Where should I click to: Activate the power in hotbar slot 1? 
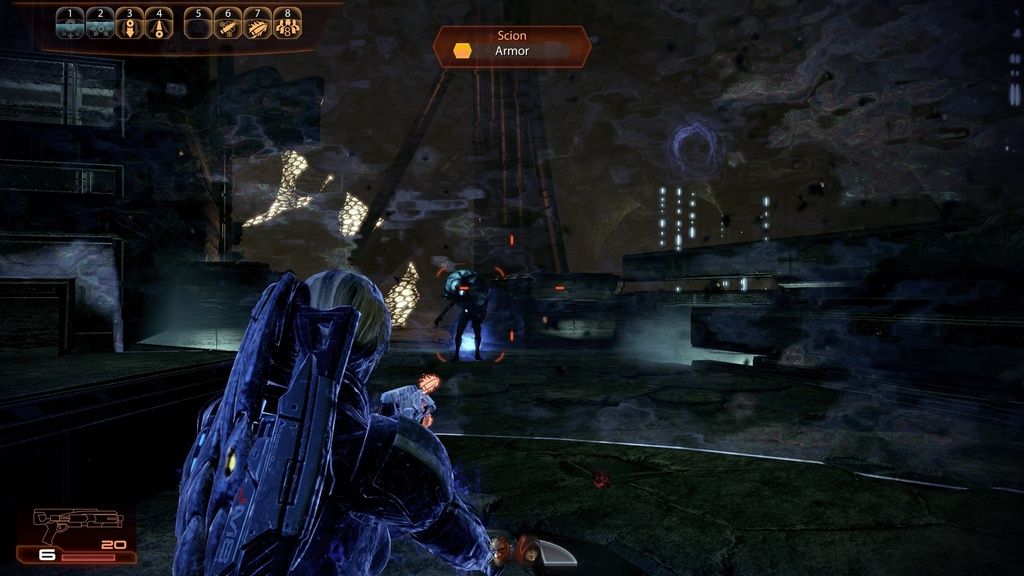click(69, 23)
